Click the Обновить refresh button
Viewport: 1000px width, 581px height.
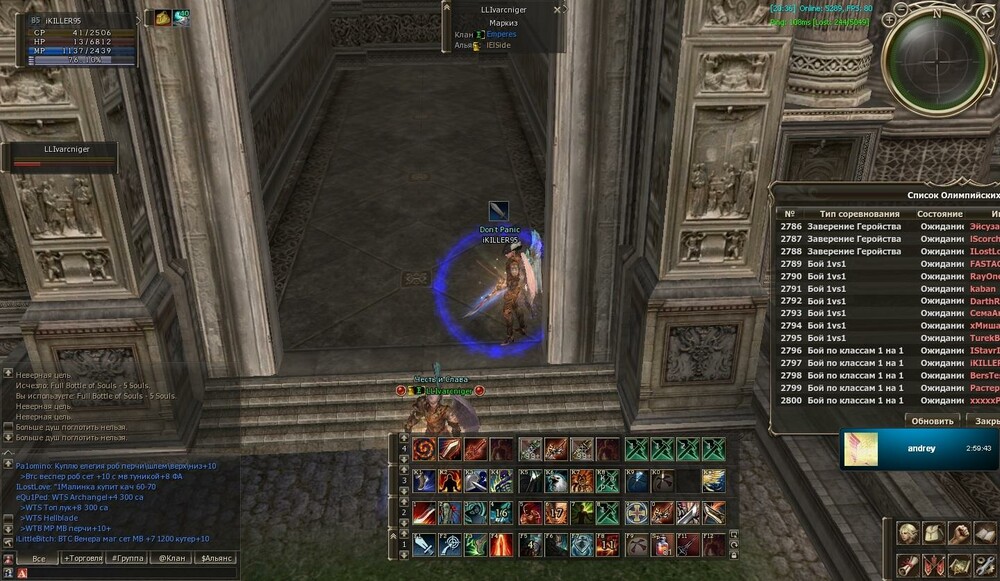[930, 421]
